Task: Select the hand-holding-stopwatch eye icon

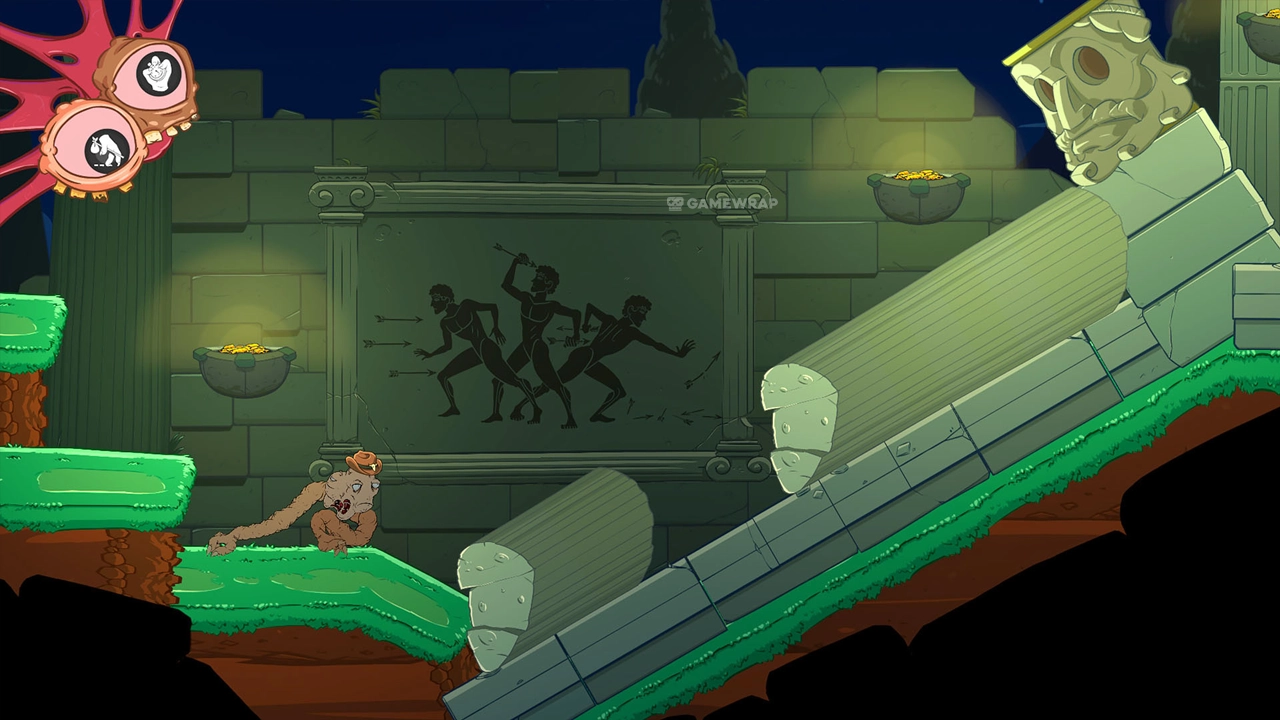Action: click(x=158, y=75)
